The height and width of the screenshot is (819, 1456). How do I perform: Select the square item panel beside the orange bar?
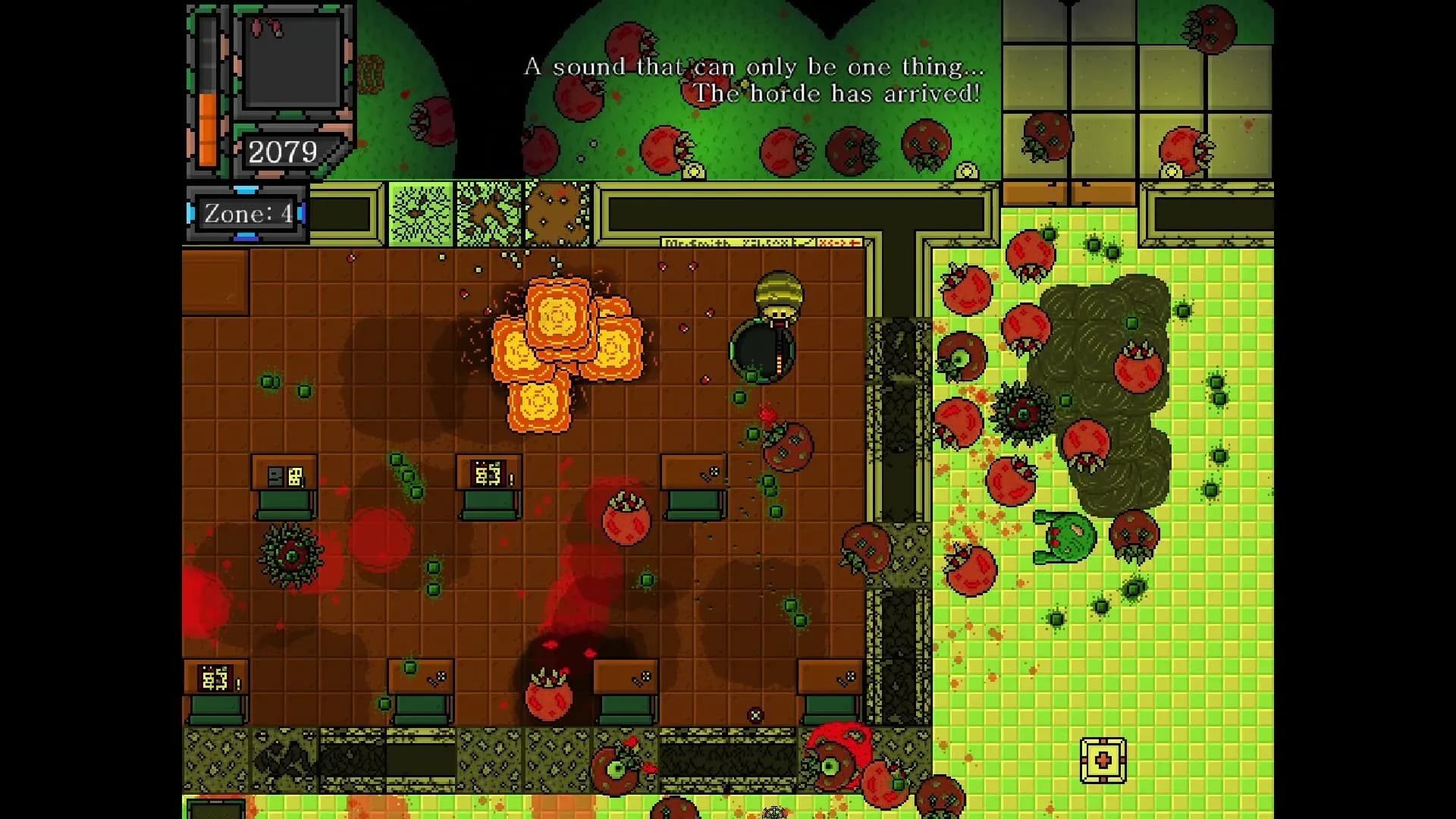tap(292, 62)
